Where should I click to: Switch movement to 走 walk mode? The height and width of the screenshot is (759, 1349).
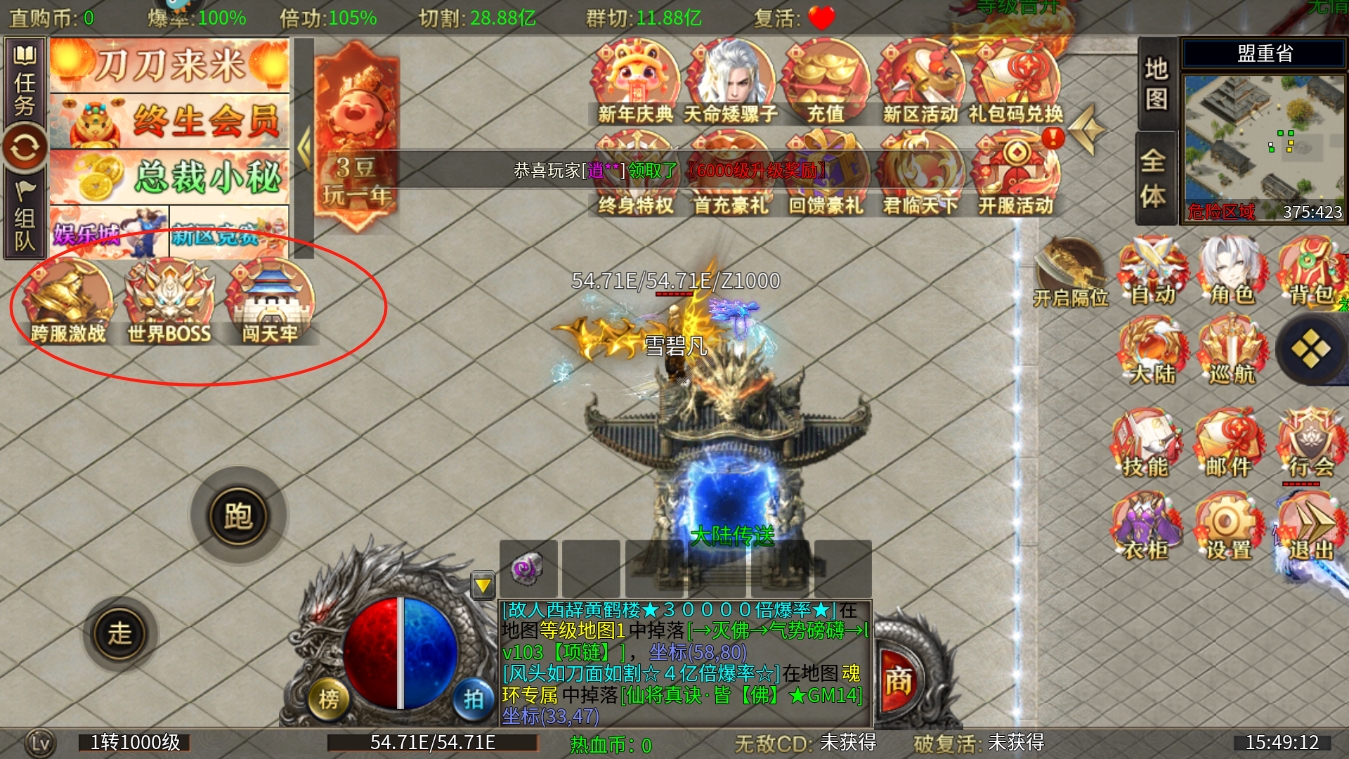[120, 634]
